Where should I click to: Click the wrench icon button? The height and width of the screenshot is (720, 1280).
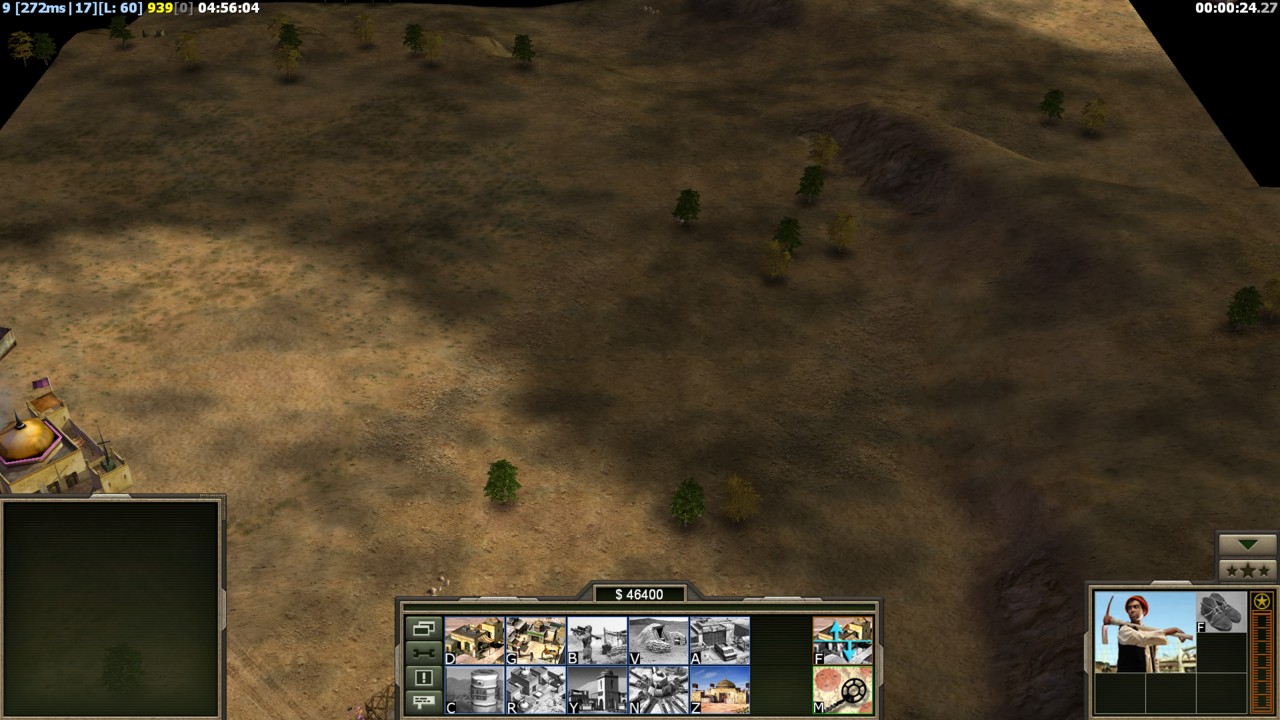(423, 653)
